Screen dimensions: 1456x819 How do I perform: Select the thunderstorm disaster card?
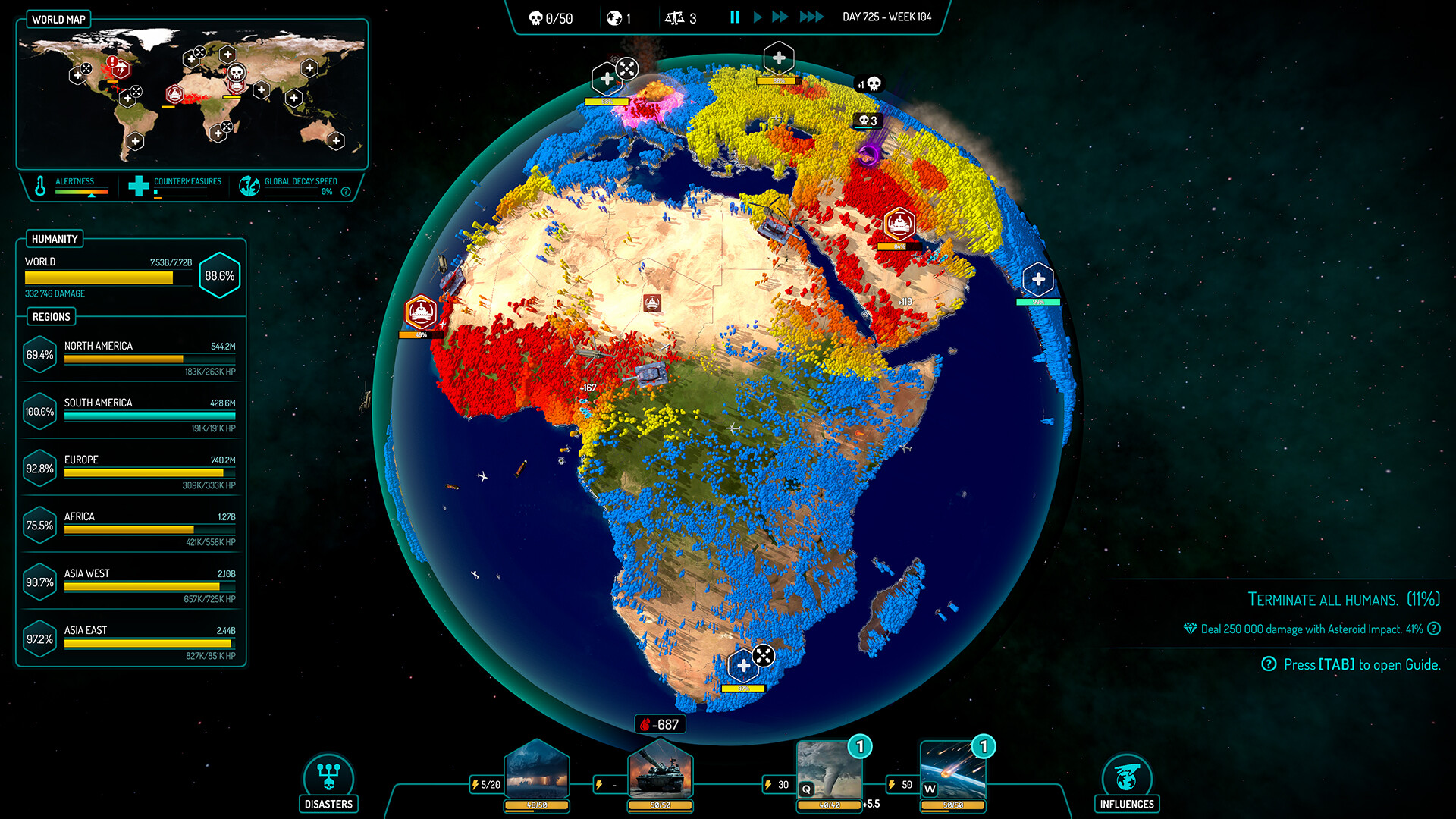537,772
